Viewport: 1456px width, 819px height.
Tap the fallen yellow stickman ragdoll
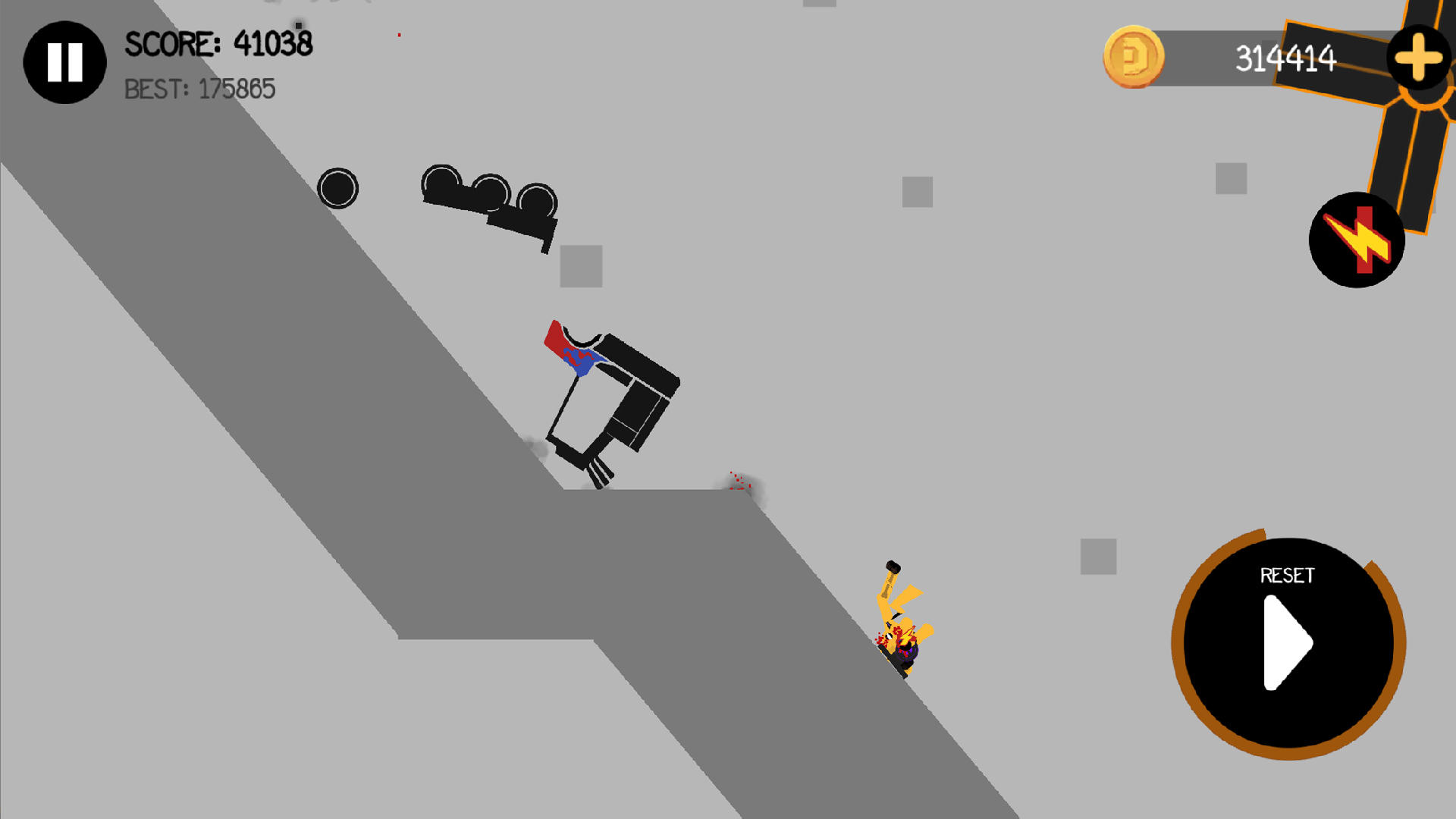pyautogui.click(x=899, y=622)
